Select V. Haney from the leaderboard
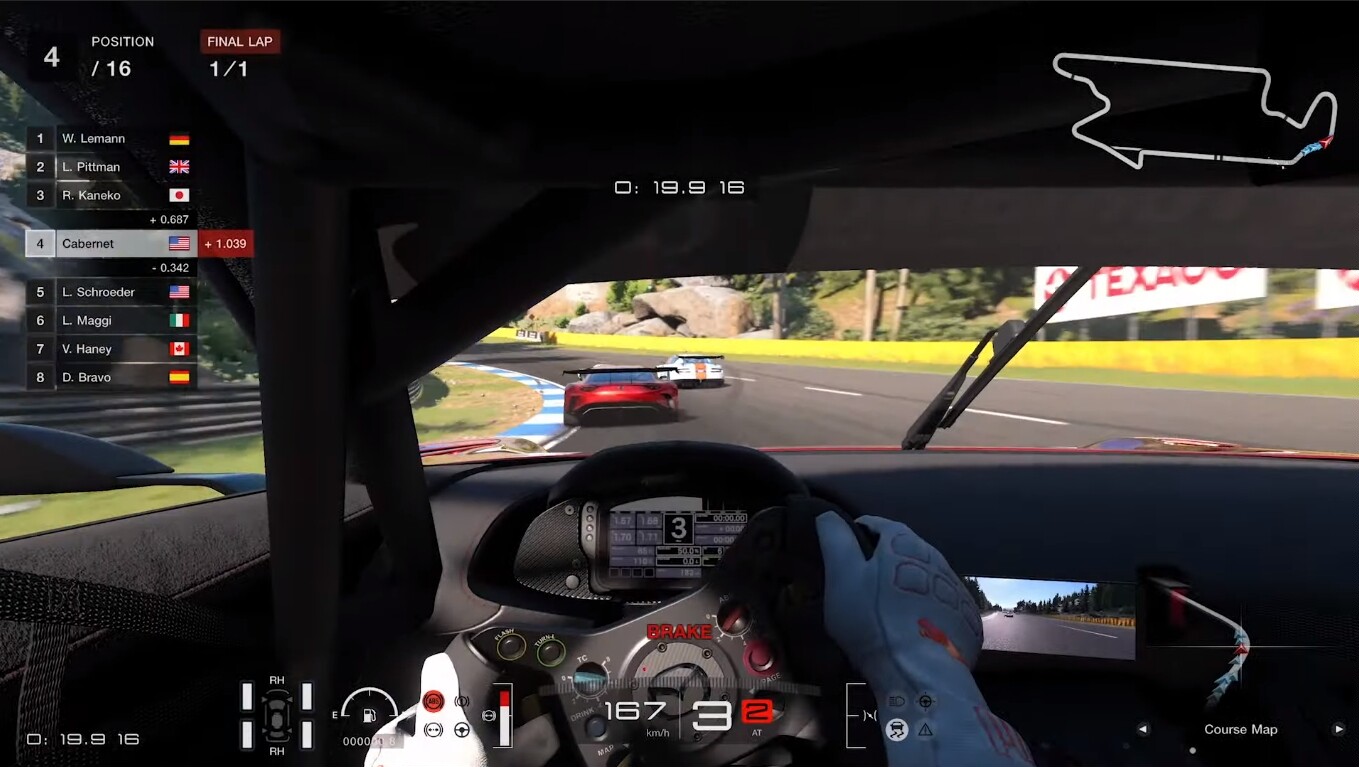 110,348
